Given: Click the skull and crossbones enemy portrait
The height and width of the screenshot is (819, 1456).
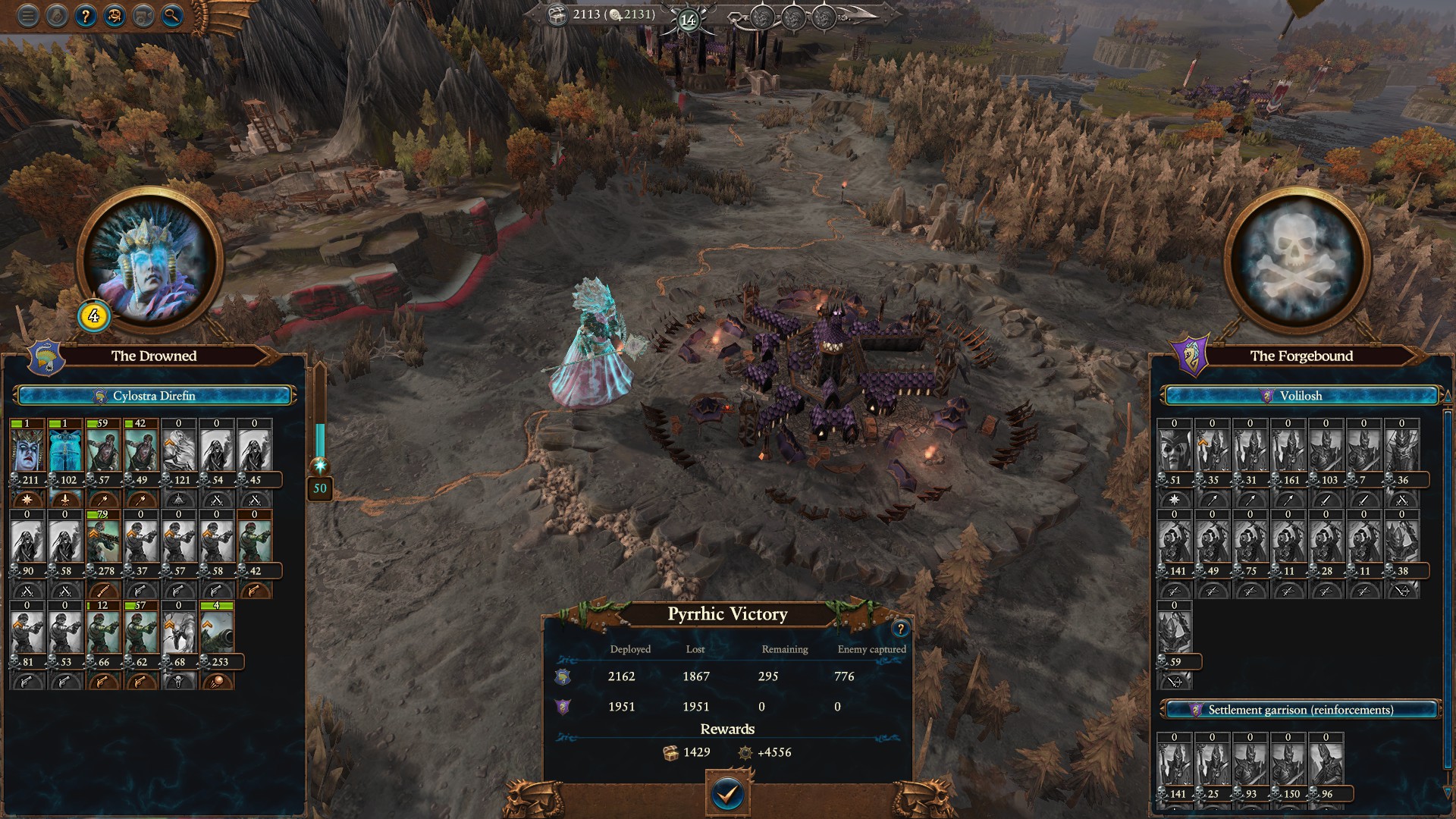Looking at the screenshot, I should tap(1298, 262).
